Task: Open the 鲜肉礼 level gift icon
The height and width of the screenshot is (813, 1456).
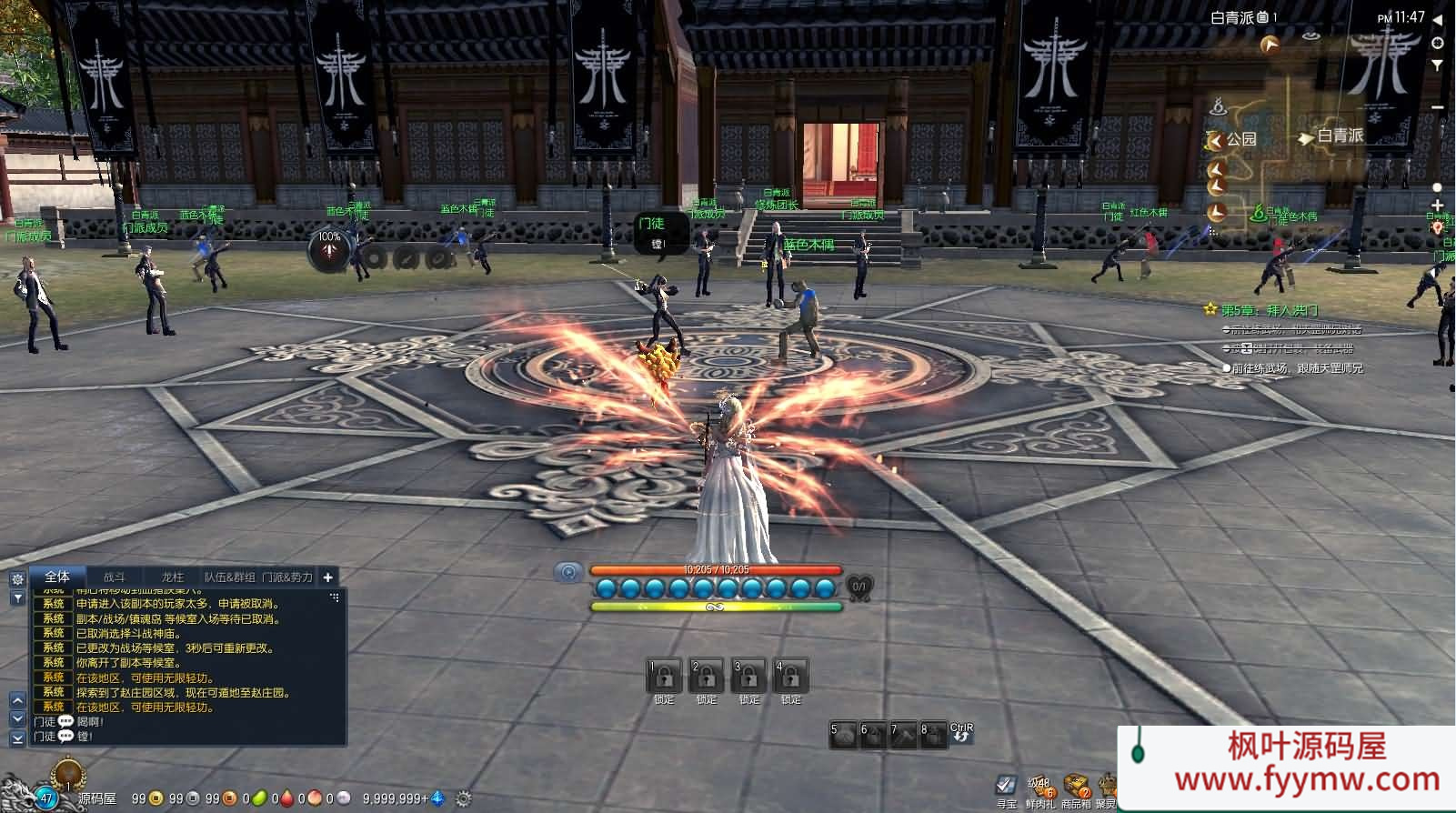Action: [x=1039, y=788]
